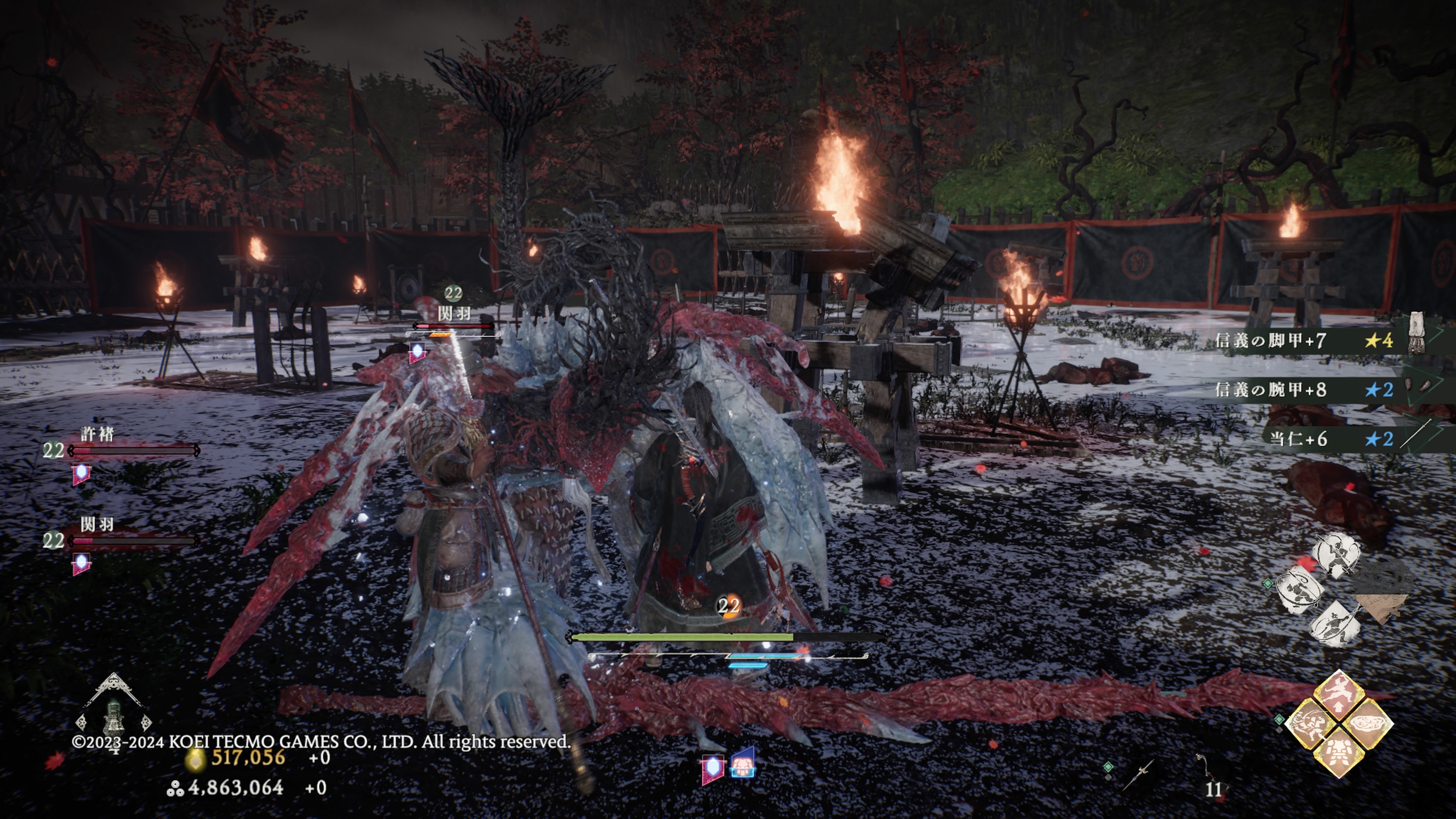Inspect the pink crystal status effect icon
Screen dimensions: 1456x819
pyautogui.click(x=712, y=768)
